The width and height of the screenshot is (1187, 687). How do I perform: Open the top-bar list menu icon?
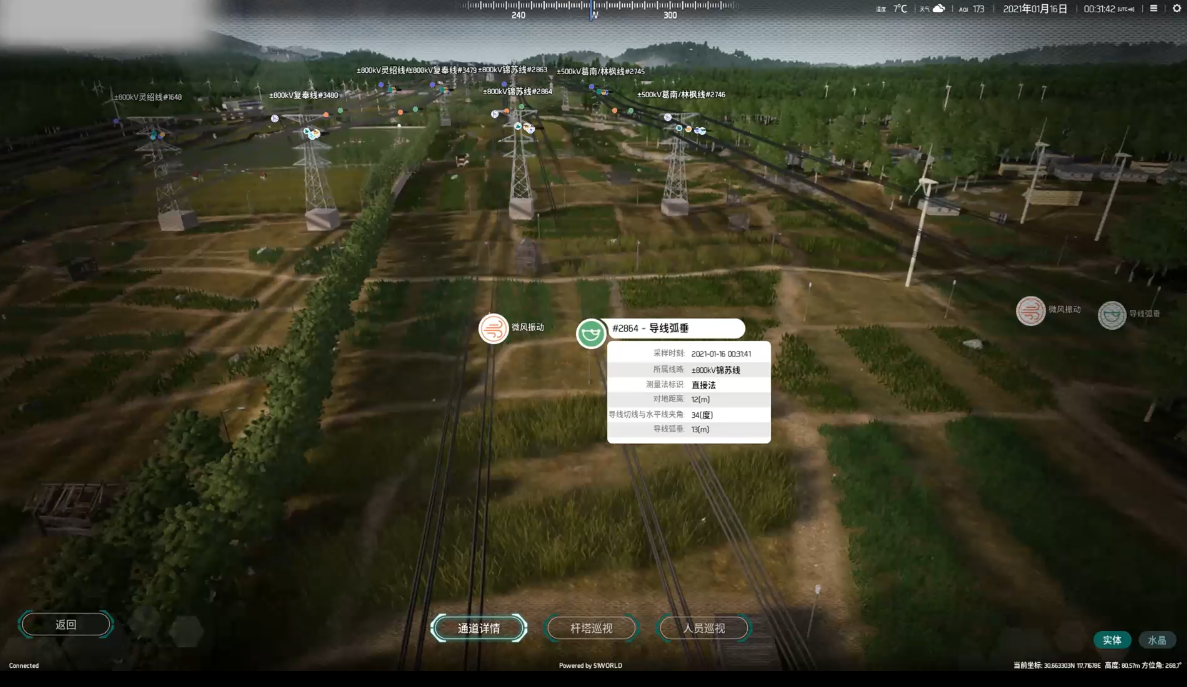[1154, 9]
